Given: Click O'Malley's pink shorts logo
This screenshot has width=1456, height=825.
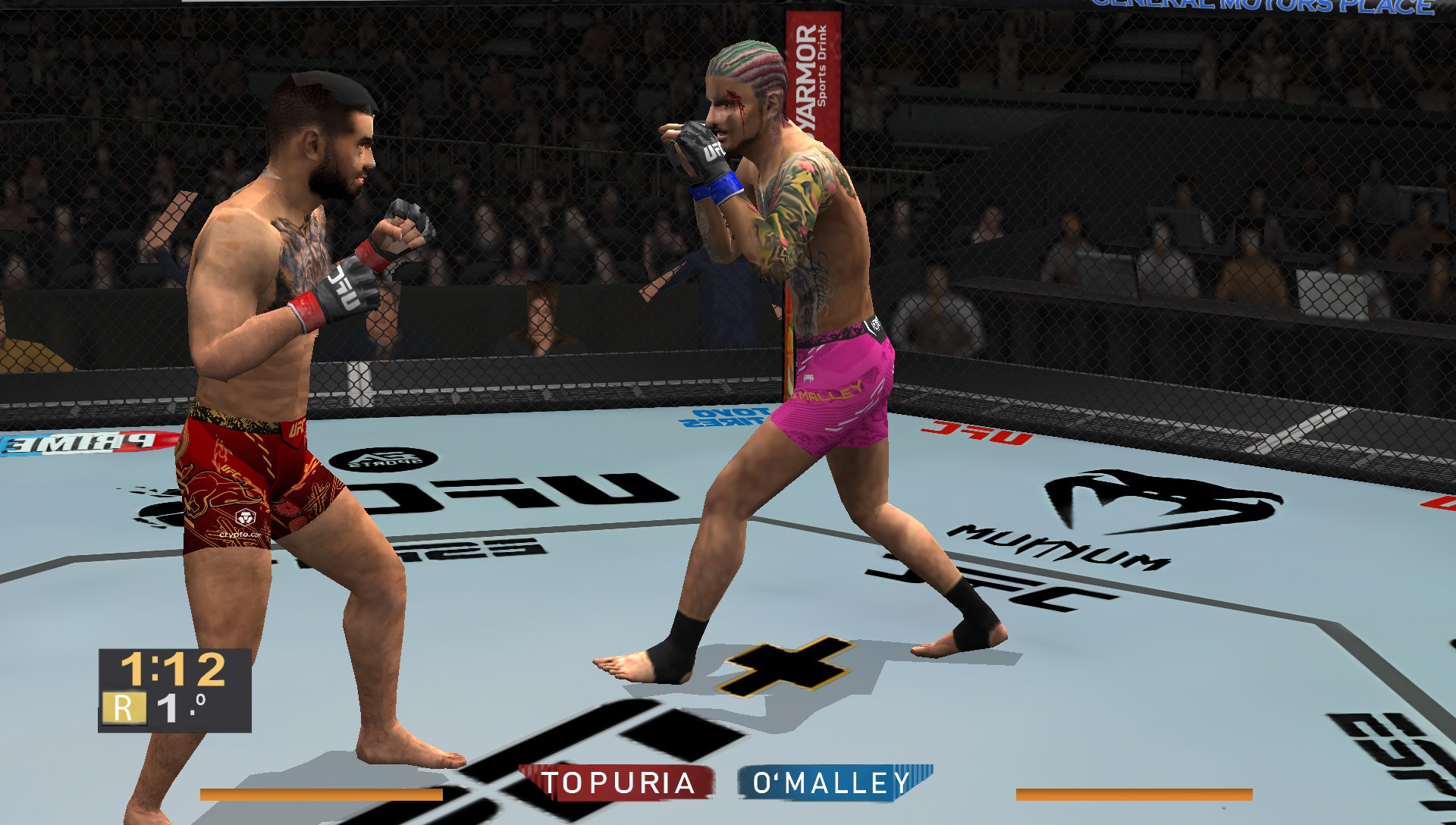Looking at the screenshot, I should point(828,391).
